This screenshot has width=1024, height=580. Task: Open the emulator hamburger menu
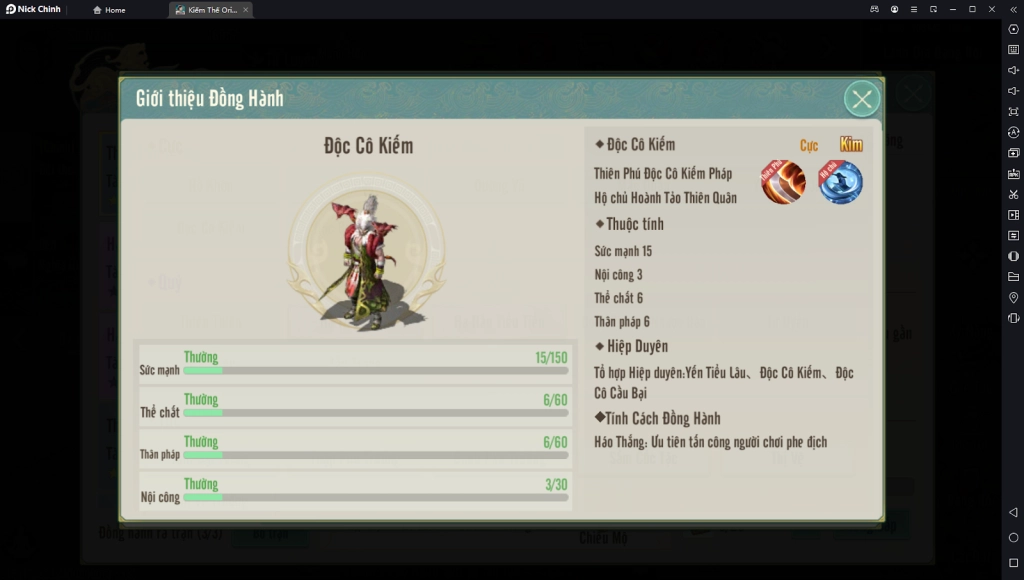tap(913, 9)
